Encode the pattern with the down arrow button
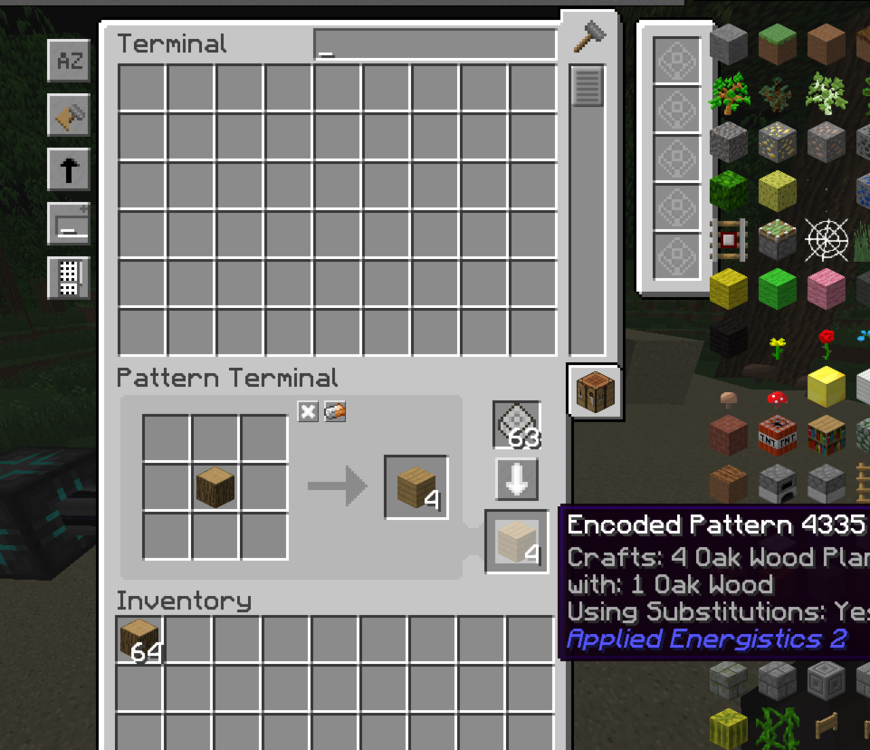Image resolution: width=870 pixels, height=750 pixels. [x=517, y=480]
